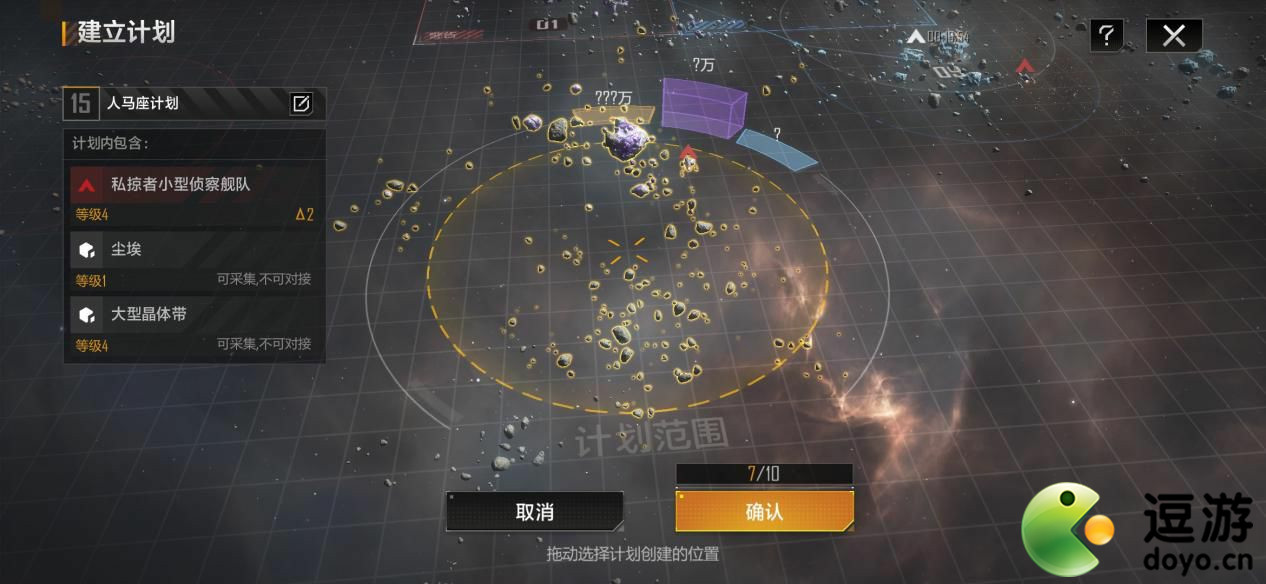Confirm the plan with 确认 button

click(x=764, y=512)
